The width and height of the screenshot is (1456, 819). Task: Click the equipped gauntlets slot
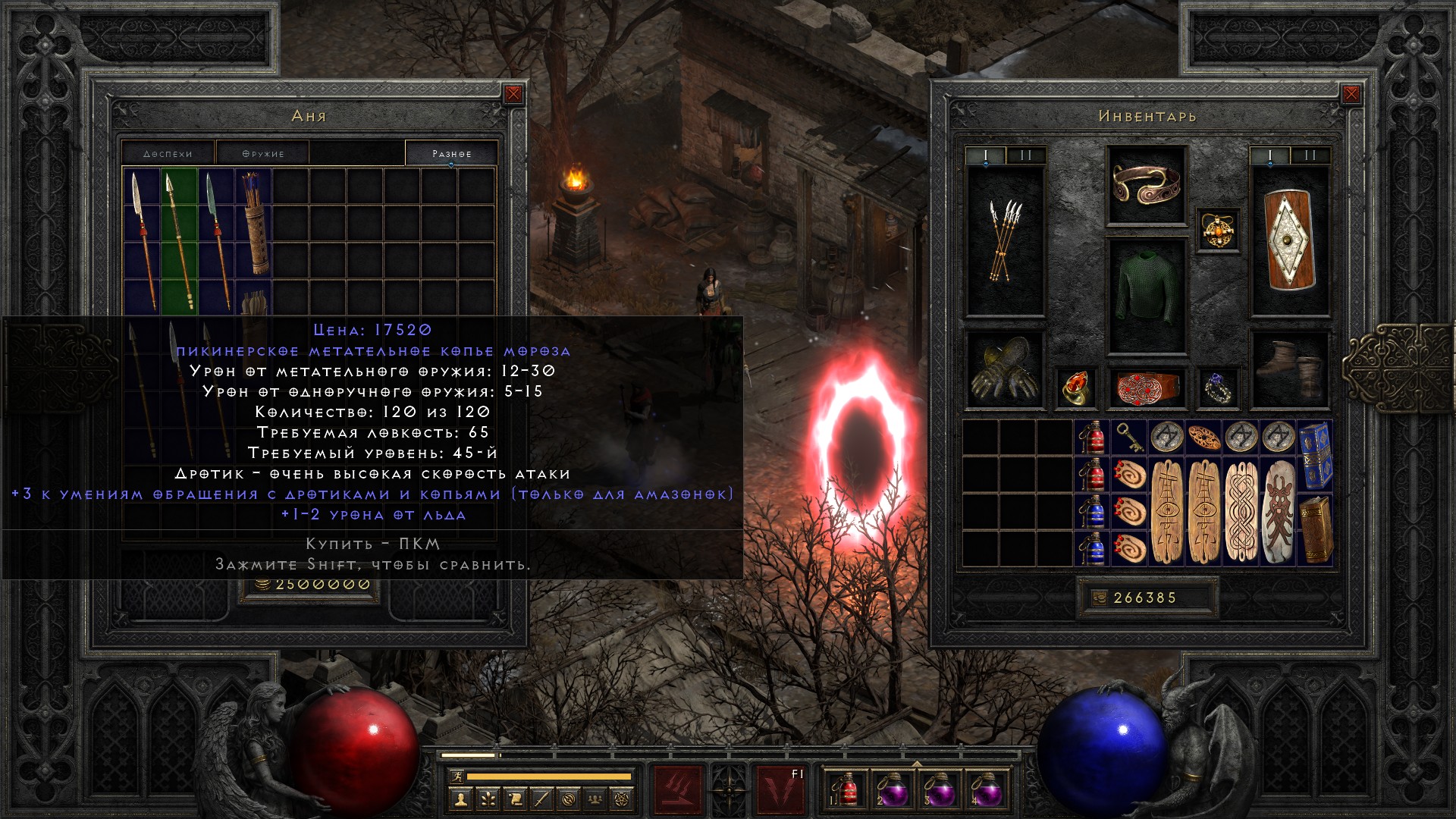(x=1005, y=370)
